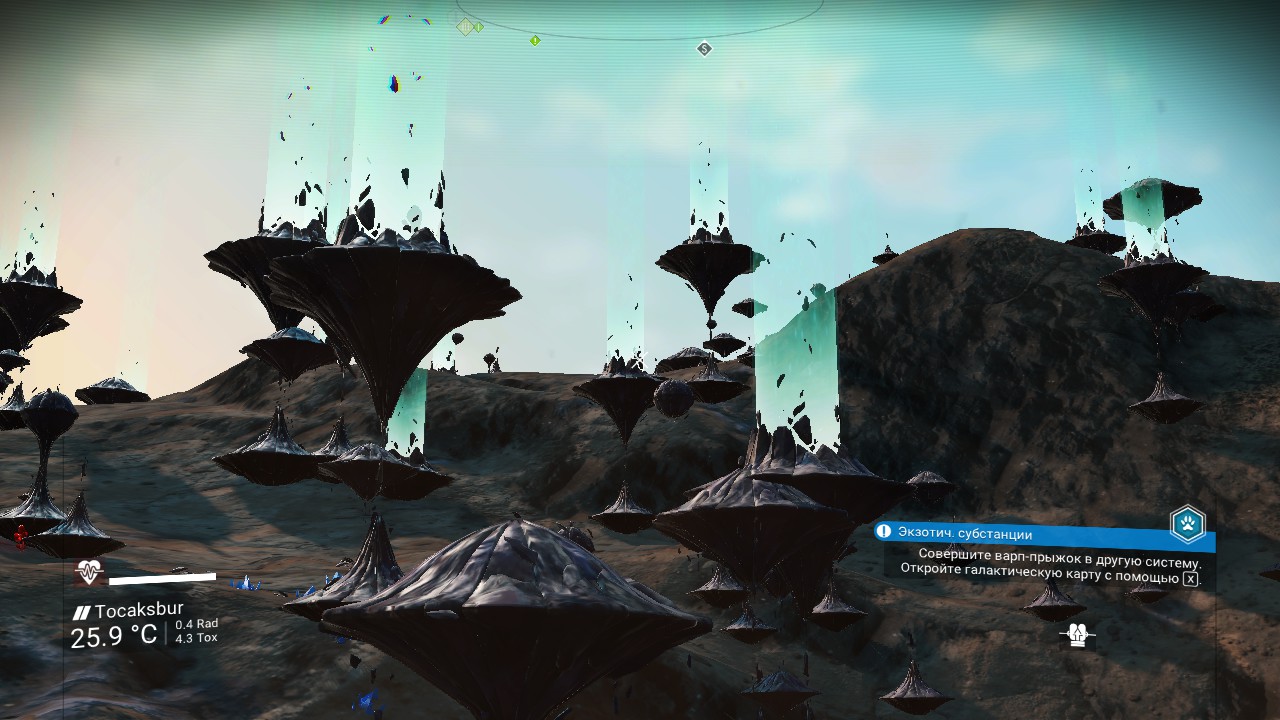Screen dimensions: 1280x720
Task: Select the Tocaksbur planet name label
Action: click(138, 610)
